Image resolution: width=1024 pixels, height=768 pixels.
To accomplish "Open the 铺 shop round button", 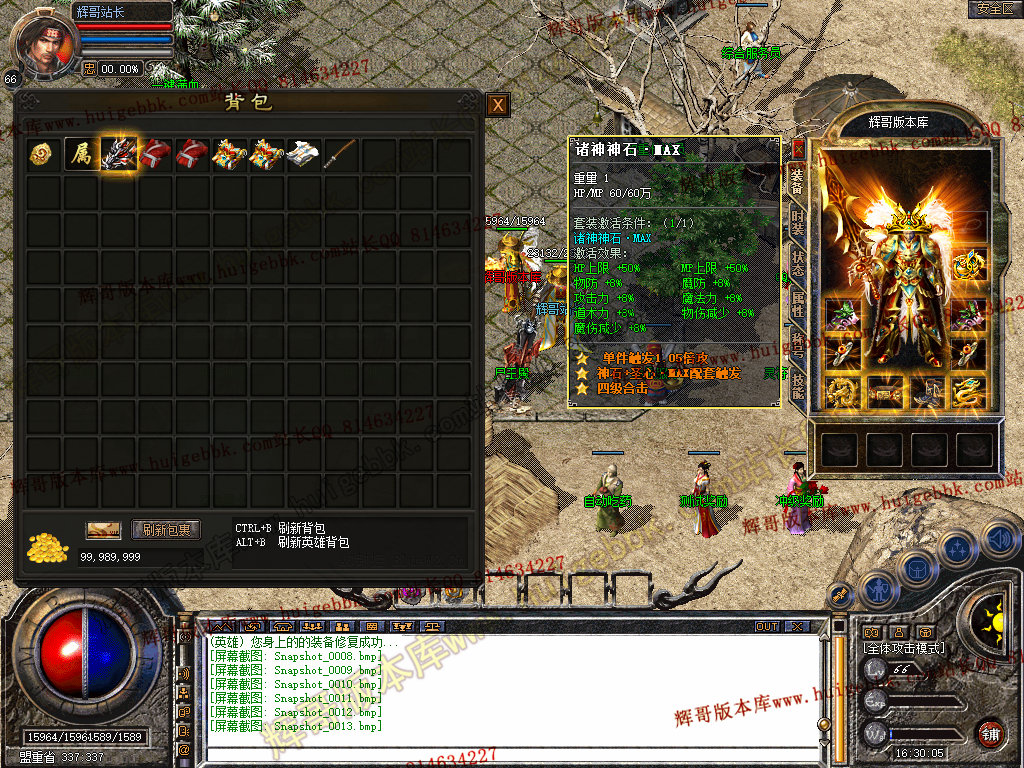I will [990, 732].
